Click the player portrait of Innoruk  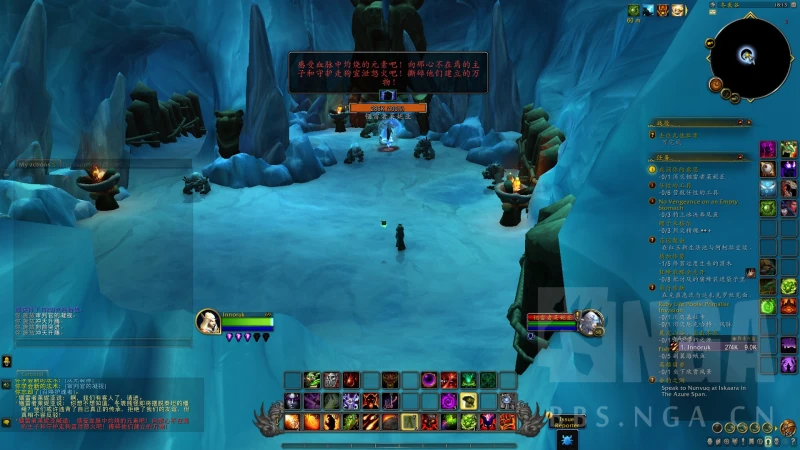[x=209, y=321]
